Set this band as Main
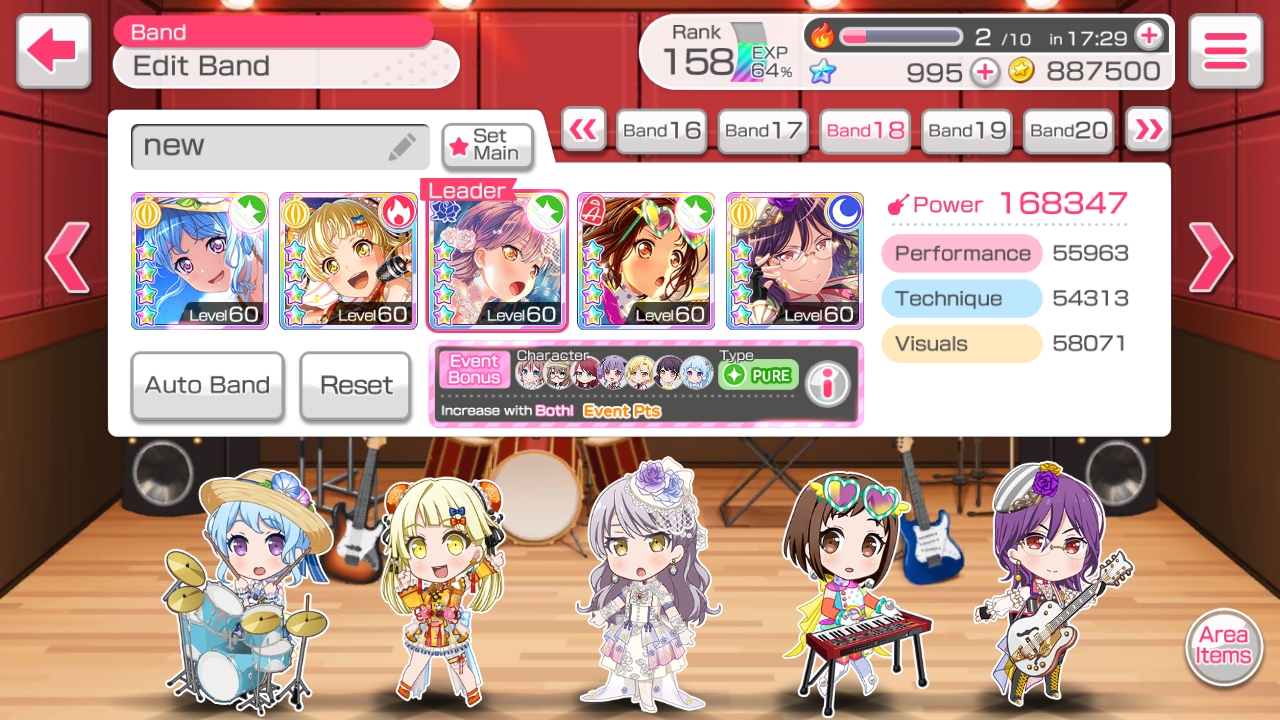 click(487, 146)
